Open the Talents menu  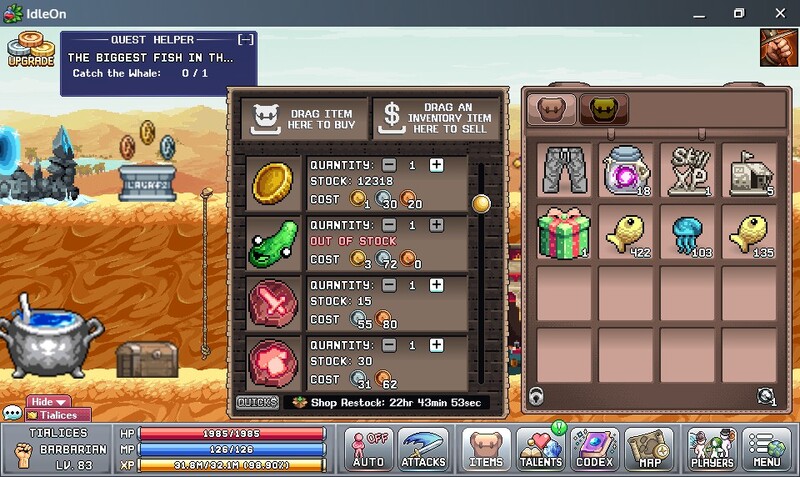542,449
